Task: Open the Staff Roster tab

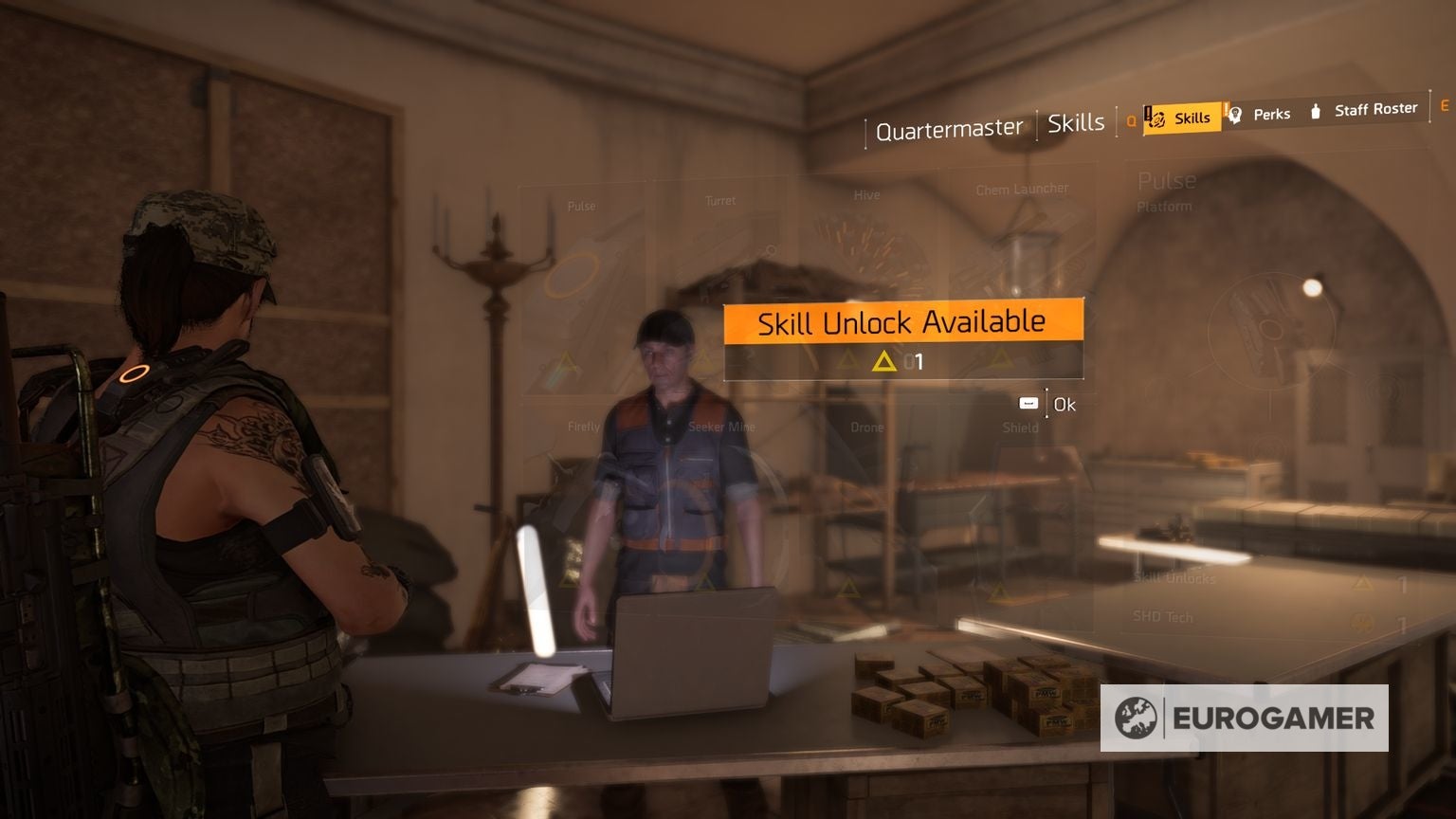Action: pyautogui.click(x=1375, y=108)
